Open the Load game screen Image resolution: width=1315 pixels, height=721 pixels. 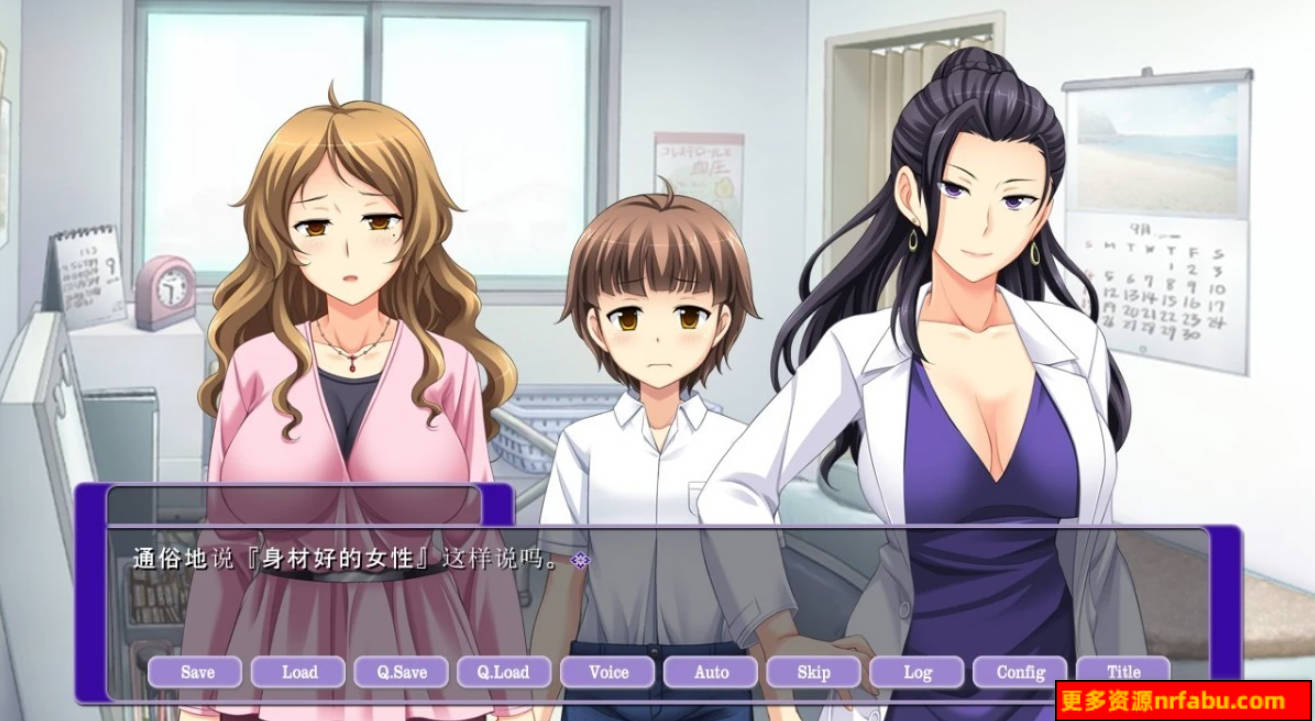pyautogui.click(x=299, y=672)
